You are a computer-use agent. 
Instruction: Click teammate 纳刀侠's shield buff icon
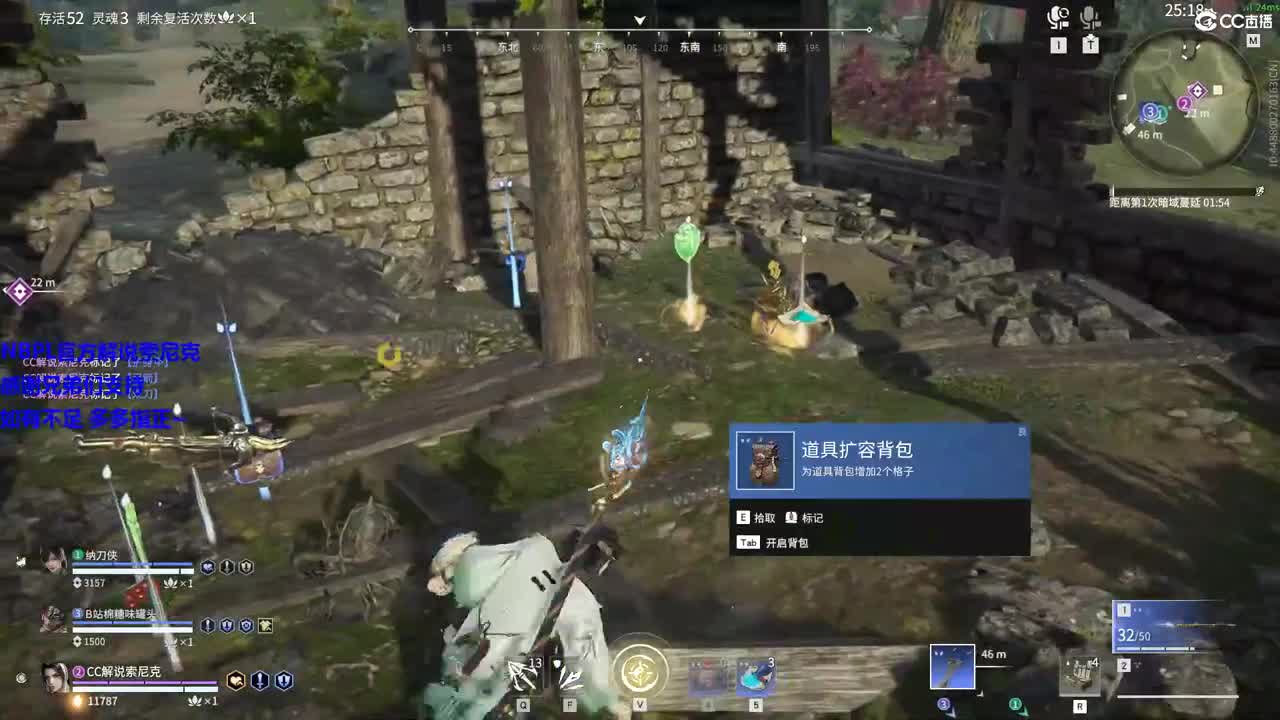246,568
